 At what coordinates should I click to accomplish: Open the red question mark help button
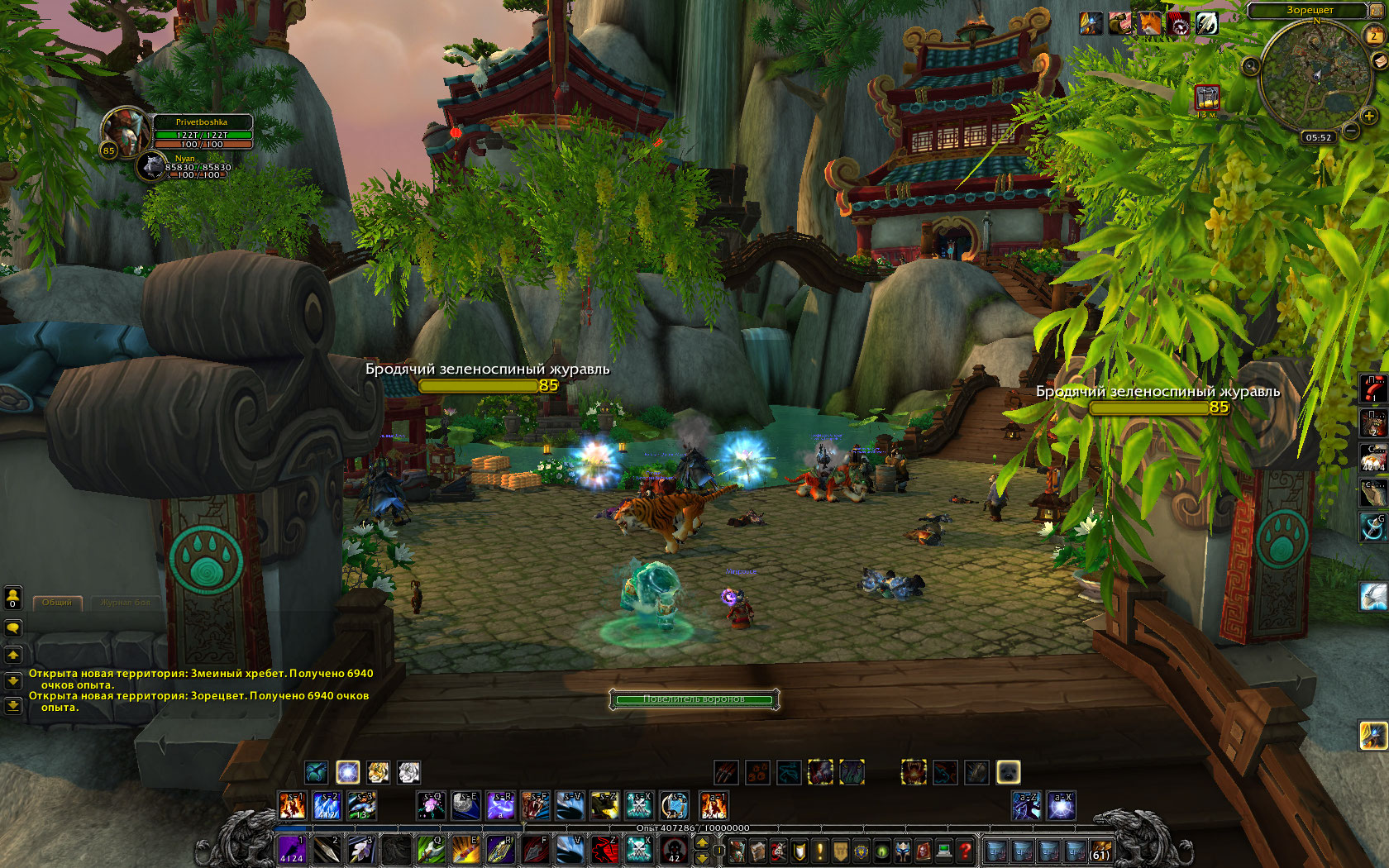pos(964,851)
